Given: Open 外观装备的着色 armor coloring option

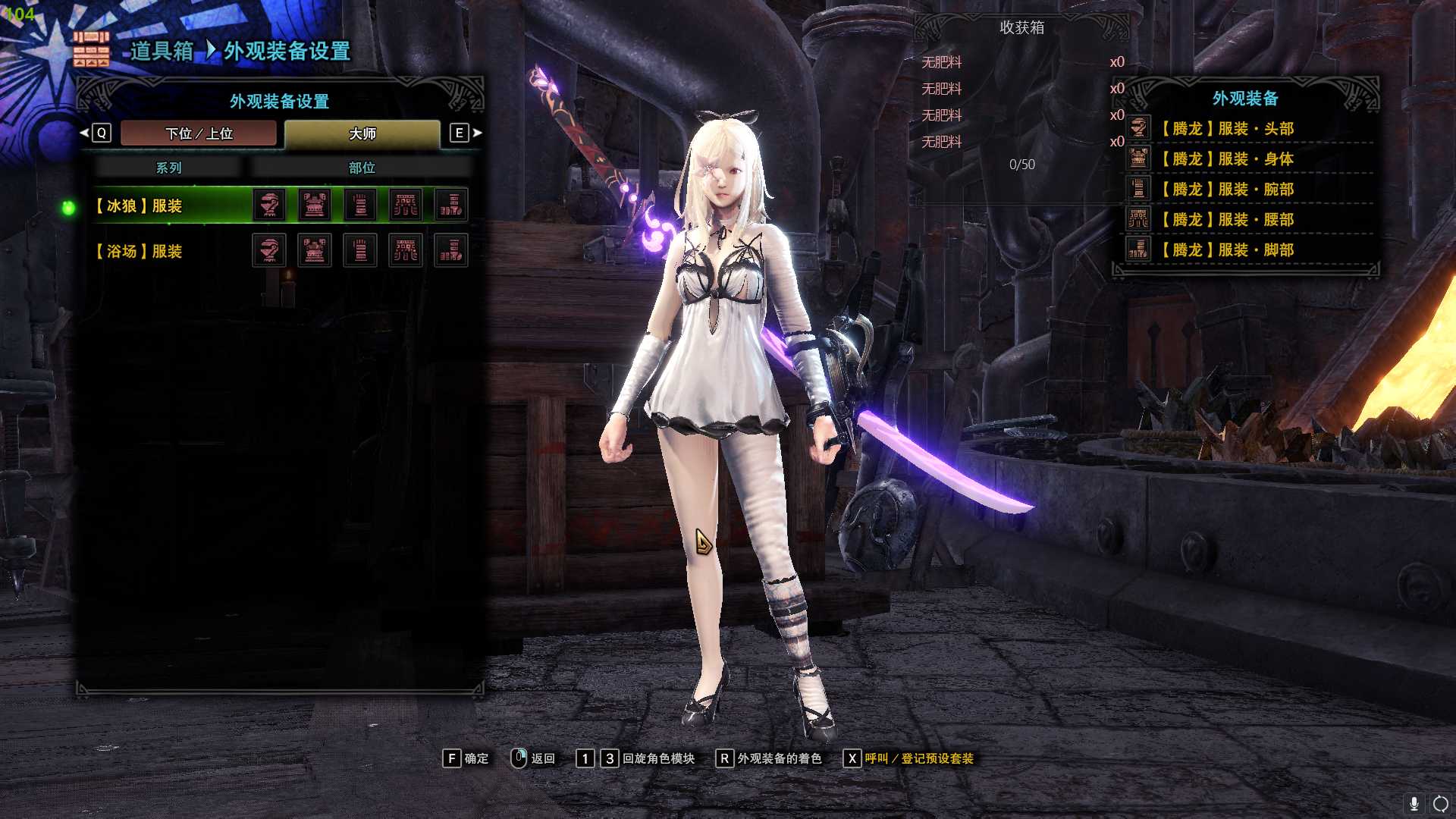Looking at the screenshot, I should pos(775,758).
